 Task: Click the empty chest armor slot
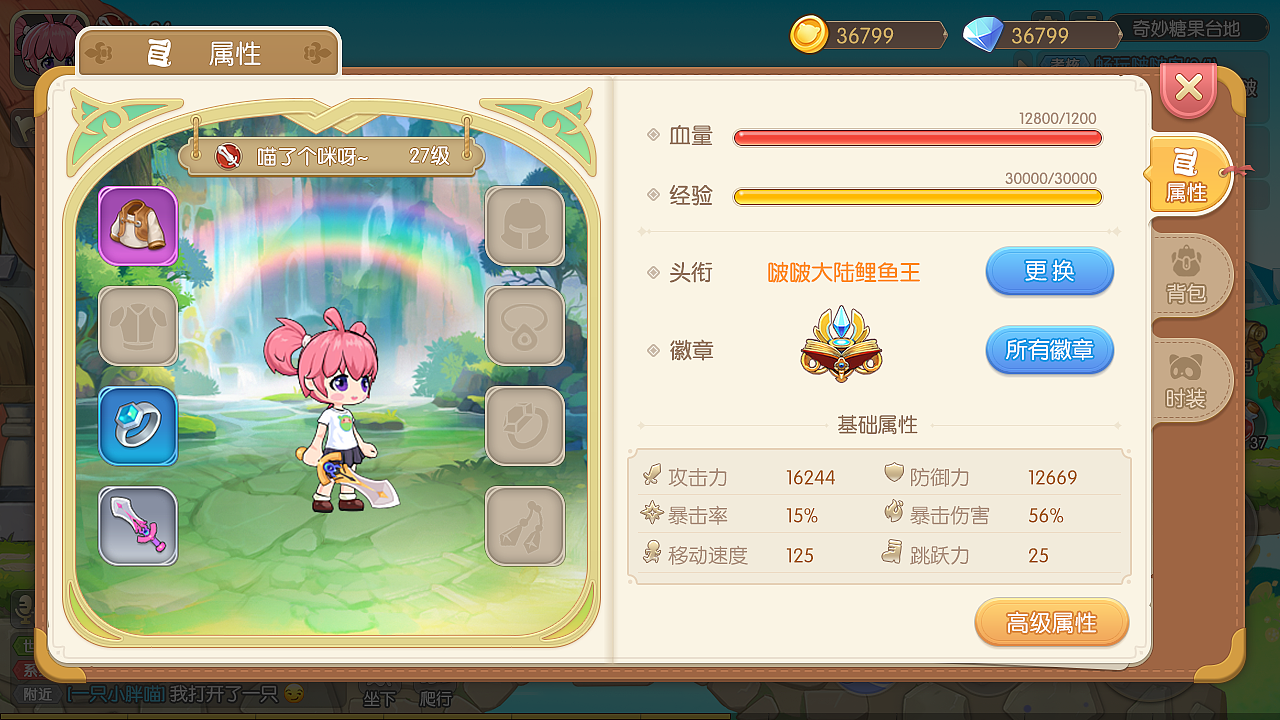(137, 326)
